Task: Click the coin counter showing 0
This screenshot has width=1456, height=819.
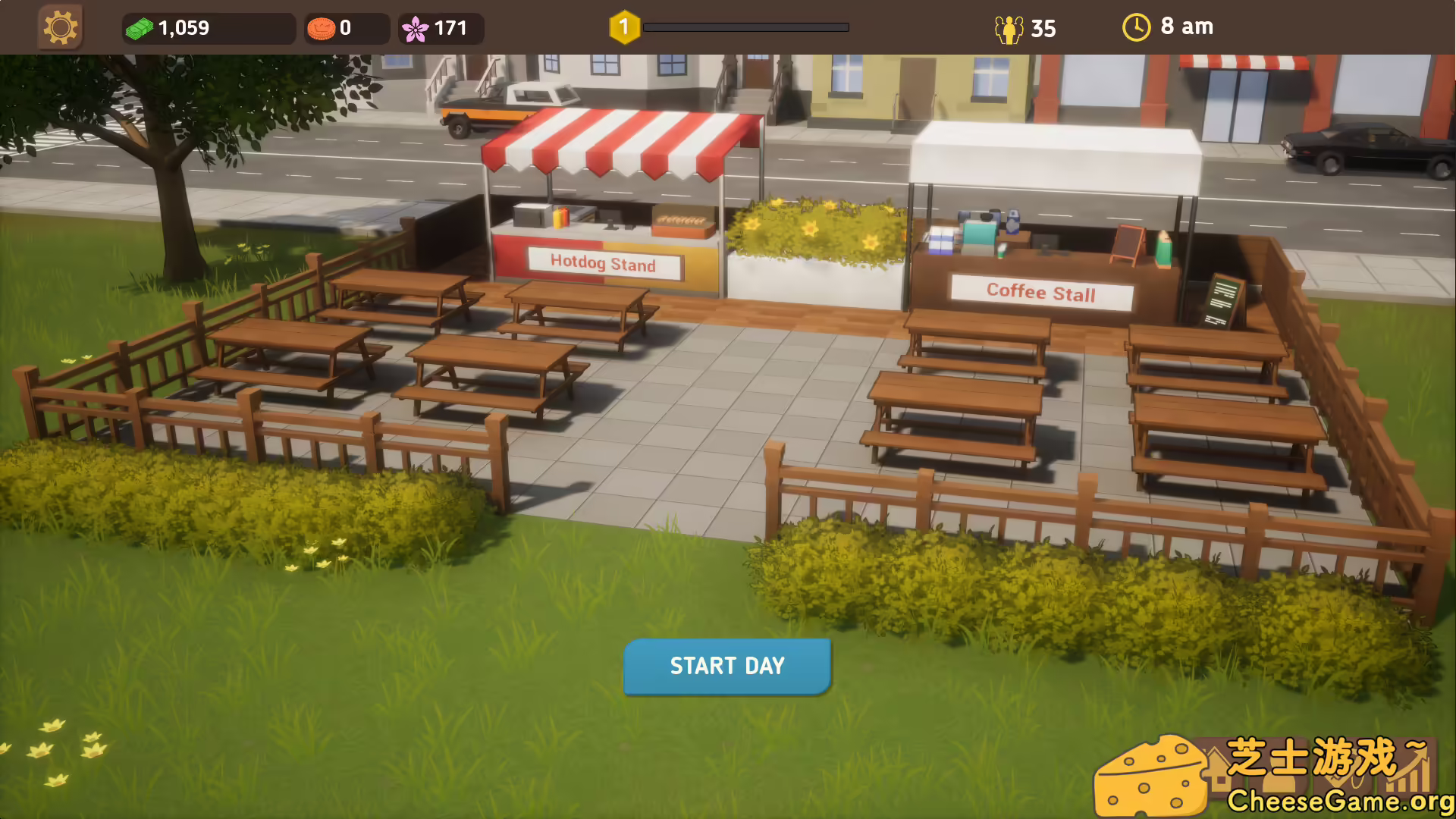Action: 345,29
